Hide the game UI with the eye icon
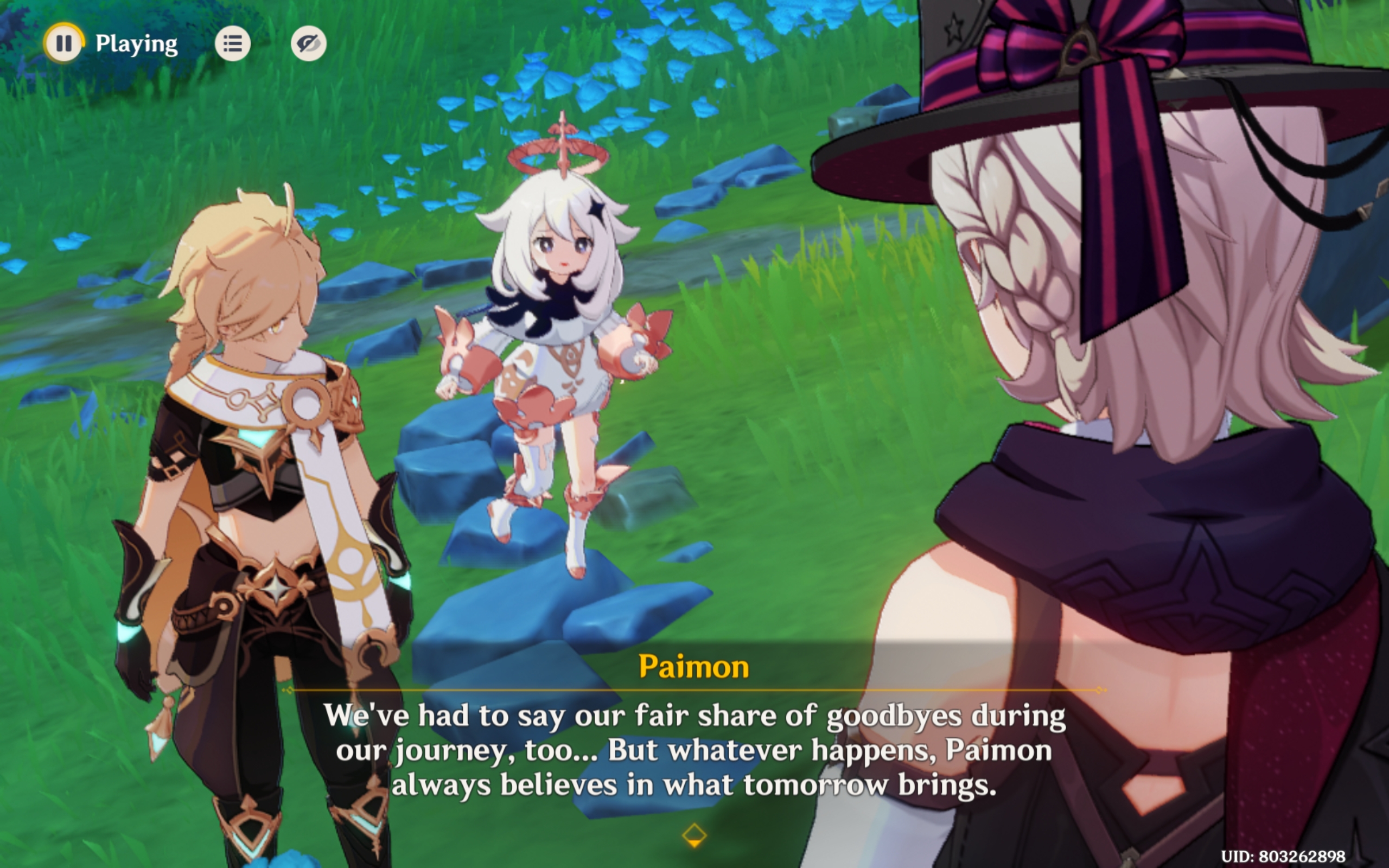 308,43
